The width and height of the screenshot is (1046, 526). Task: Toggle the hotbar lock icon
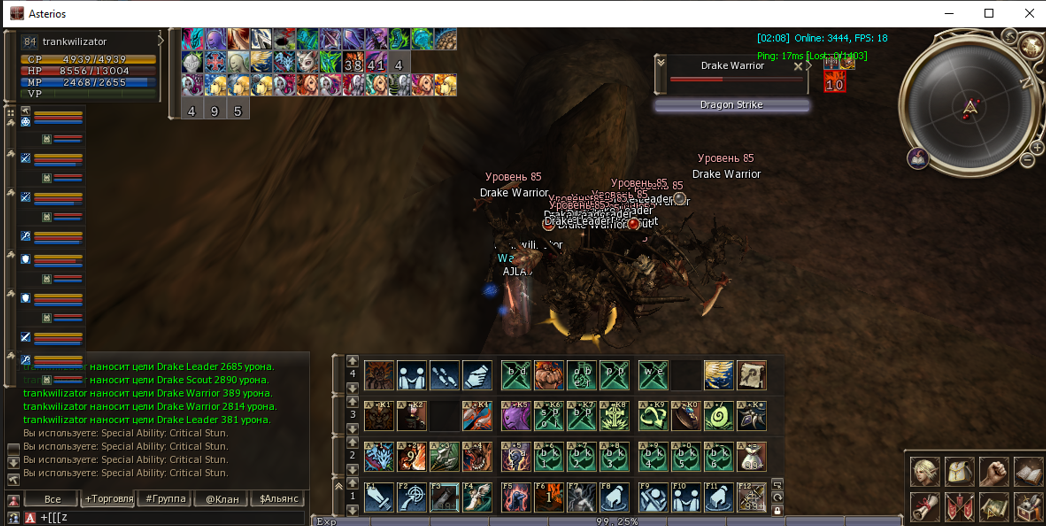click(777, 511)
